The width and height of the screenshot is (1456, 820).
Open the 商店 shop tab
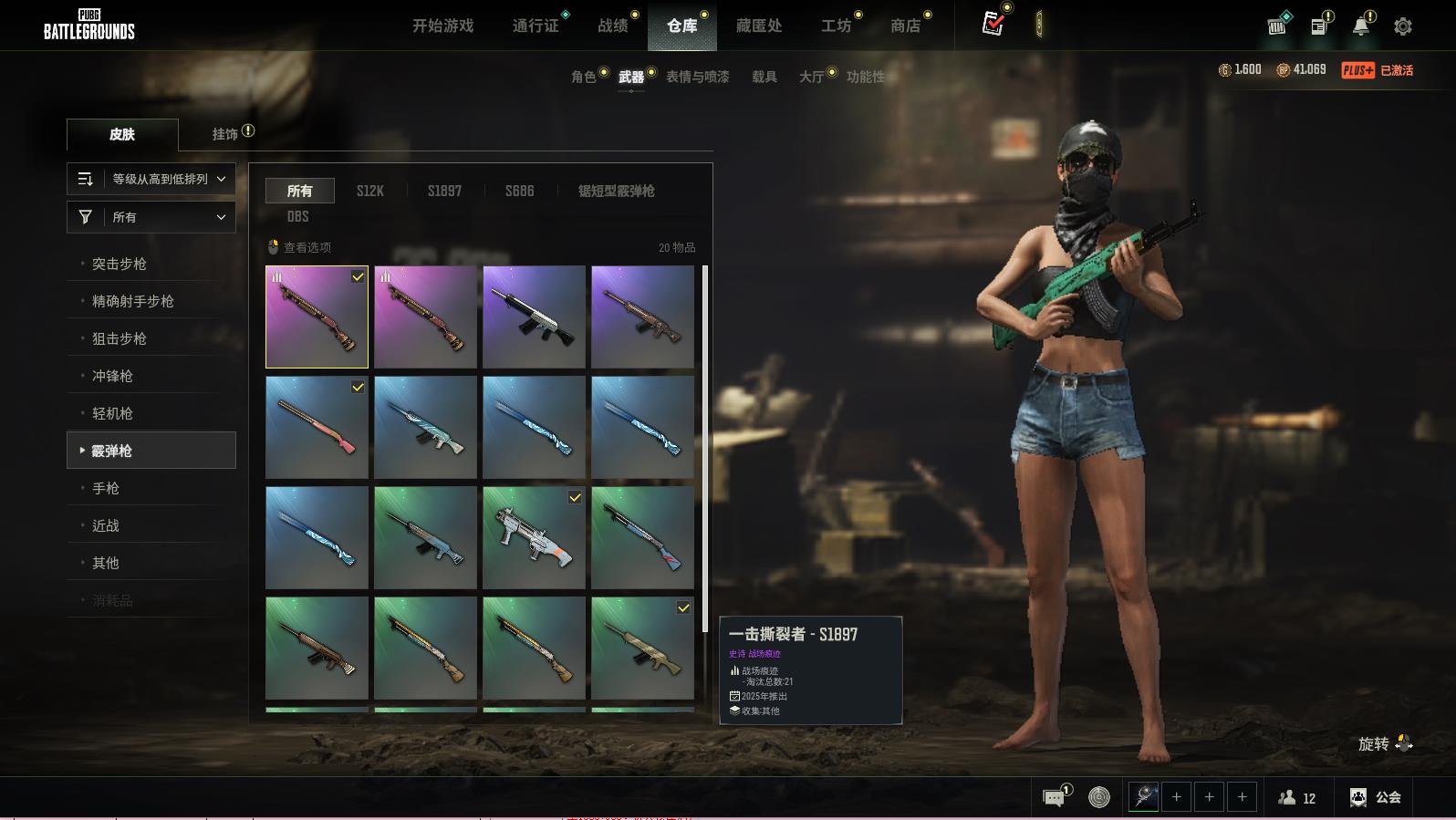point(905,26)
